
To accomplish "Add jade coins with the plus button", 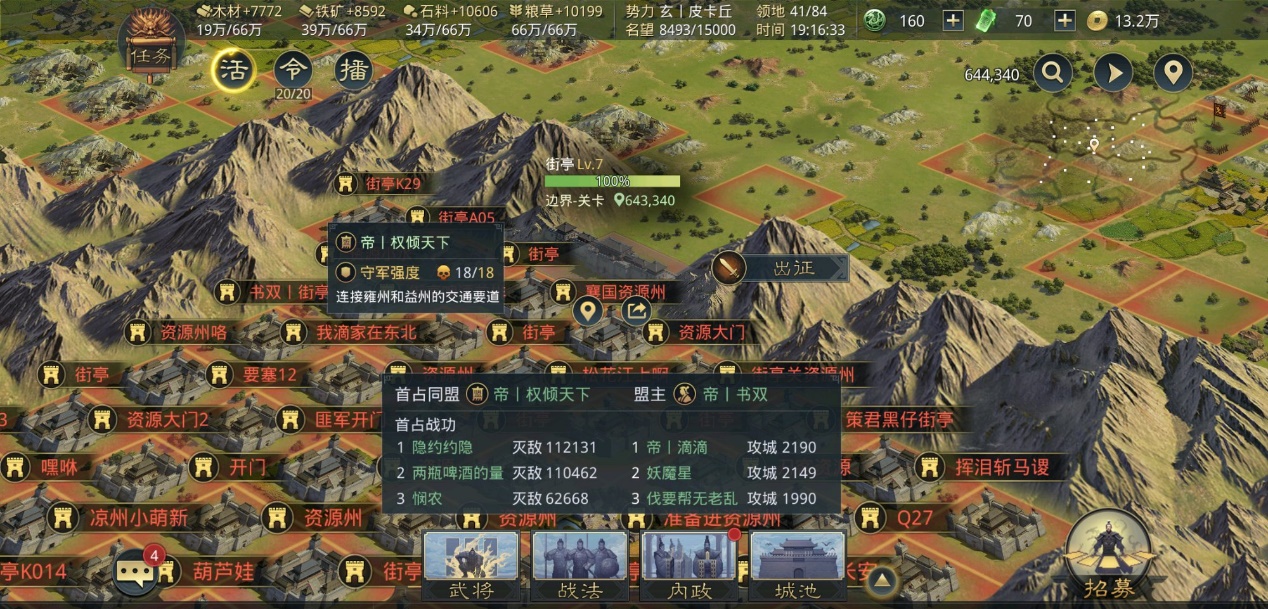I will pos(954,21).
